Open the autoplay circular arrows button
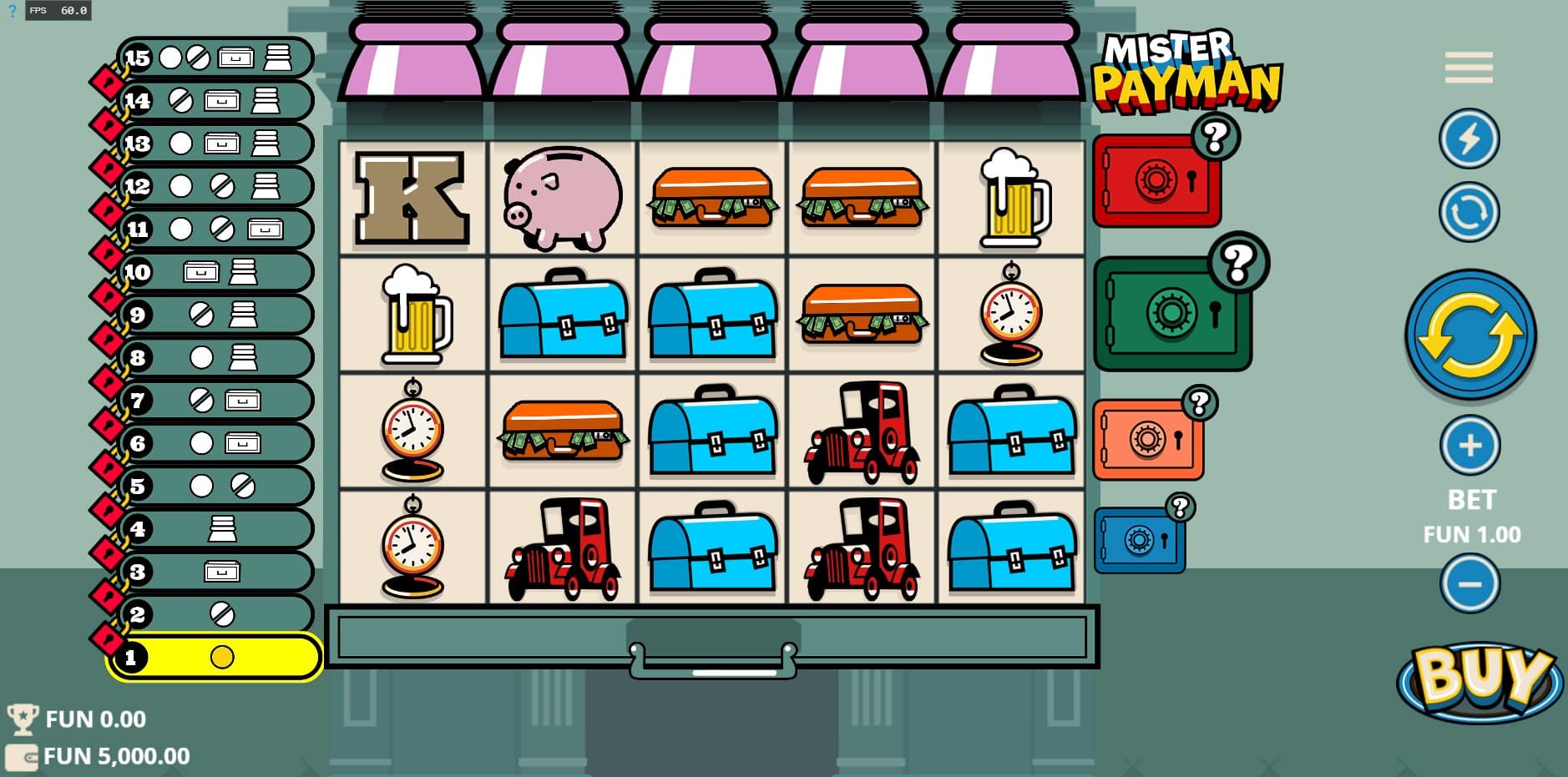The image size is (1568, 777). click(x=1469, y=212)
